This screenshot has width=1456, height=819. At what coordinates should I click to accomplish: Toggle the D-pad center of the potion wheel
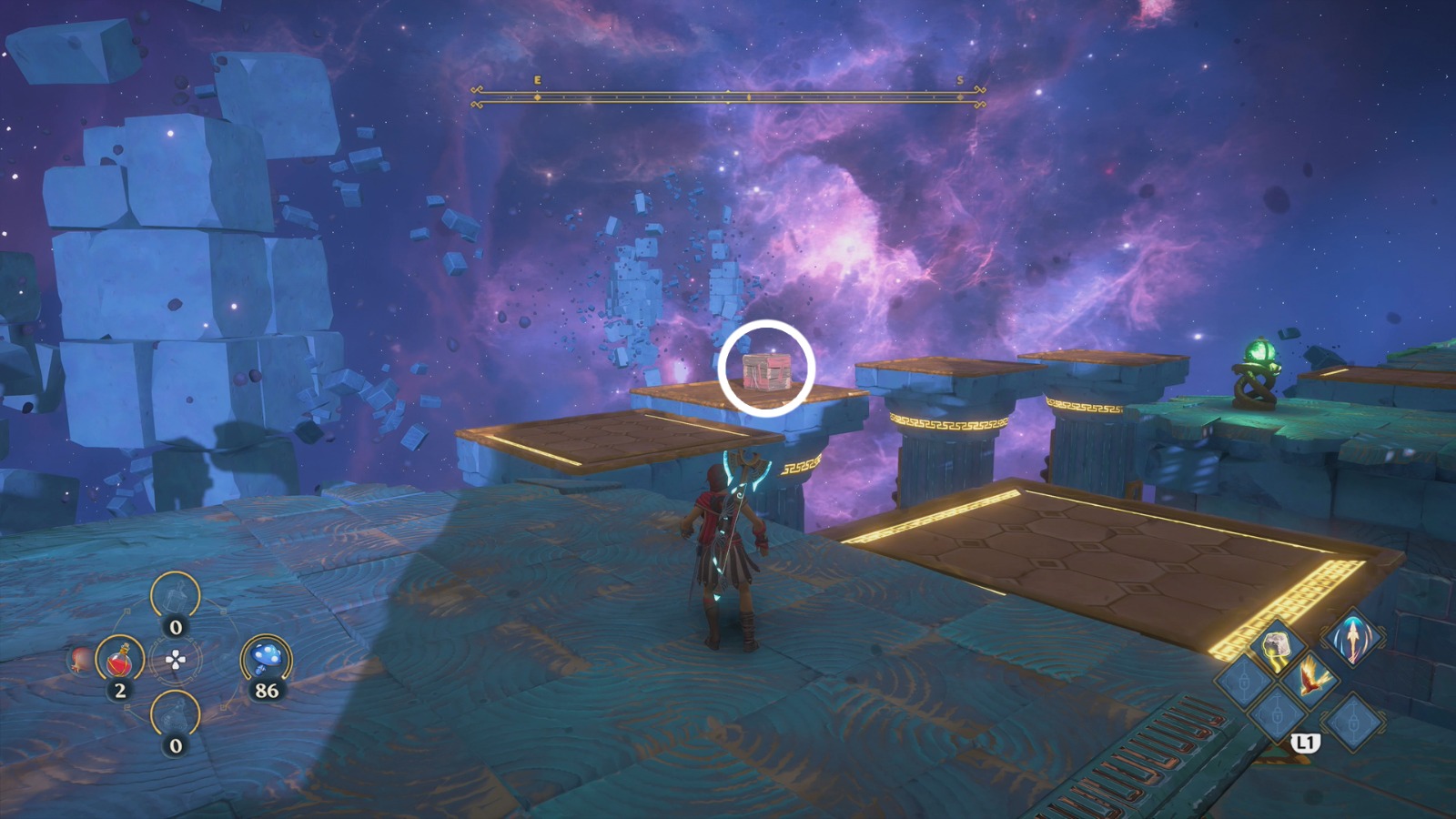click(175, 659)
